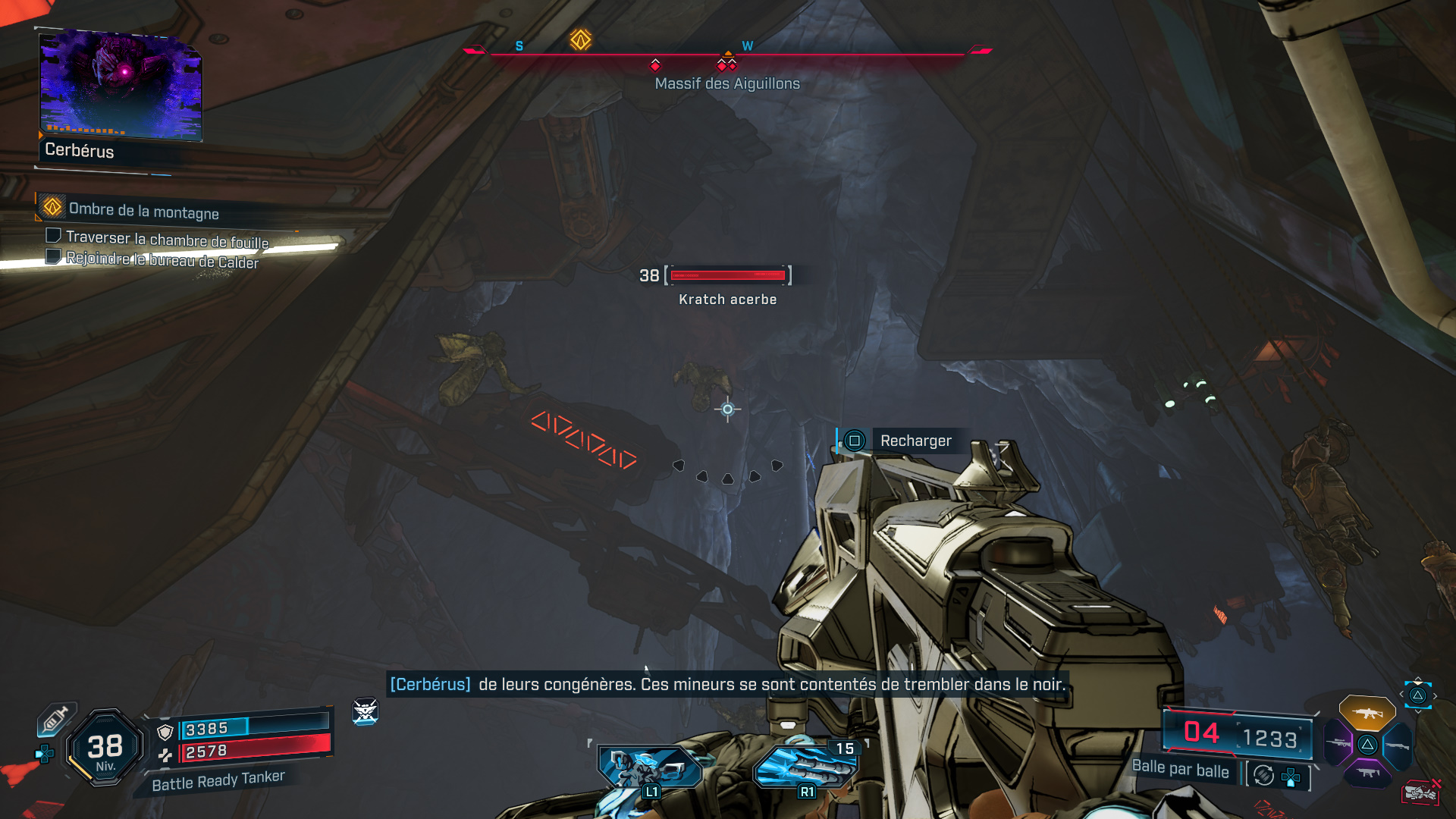Click the orange quest marker on the compass
This screenshot has height=819, width=1456.
pyautogui.click(x=581, y=39)
